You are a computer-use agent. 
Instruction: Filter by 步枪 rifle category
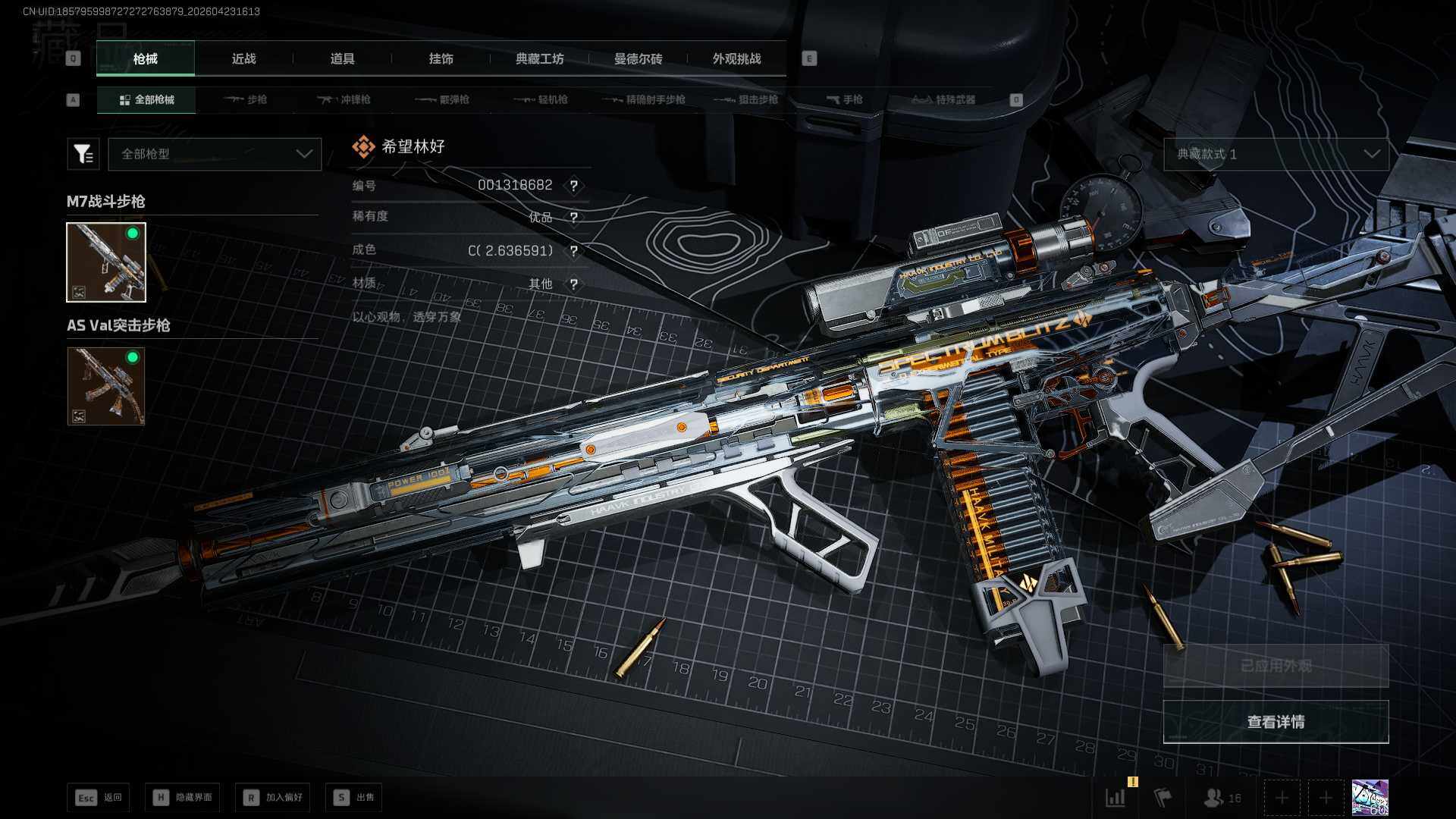coord(246,99)
